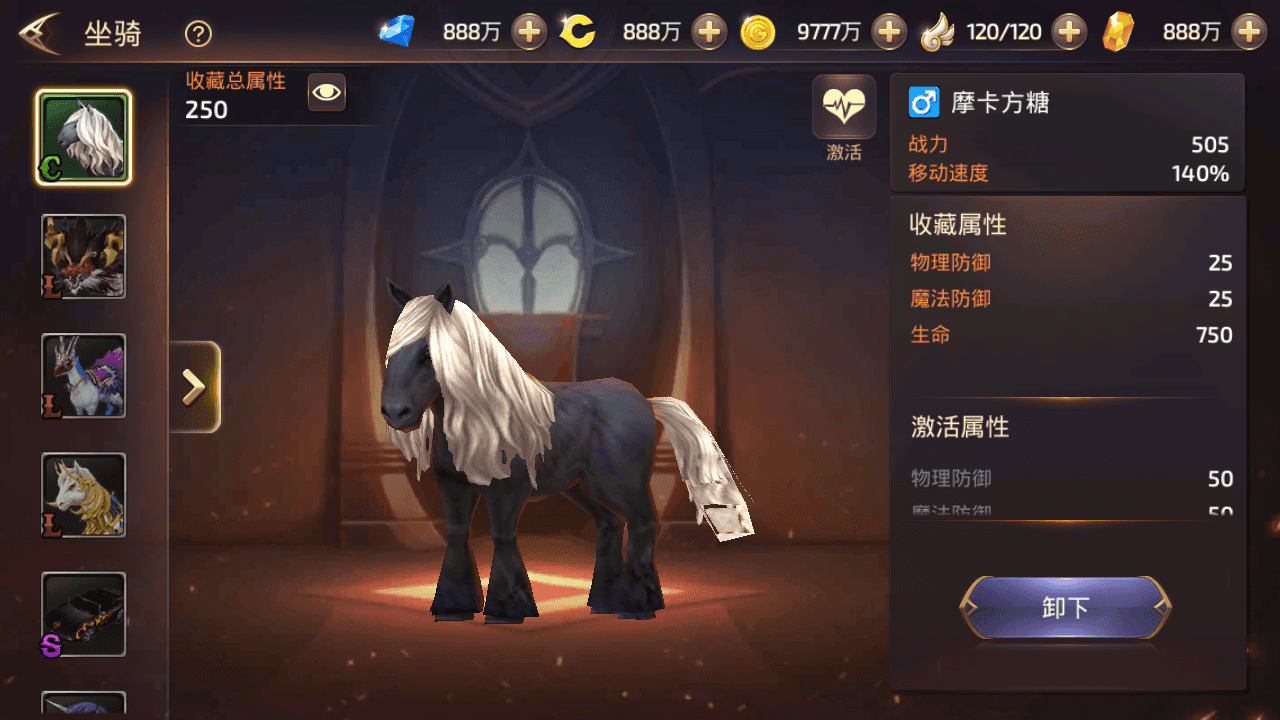Tap the plus beside the gold ingot amount

tap(1250, 31)
